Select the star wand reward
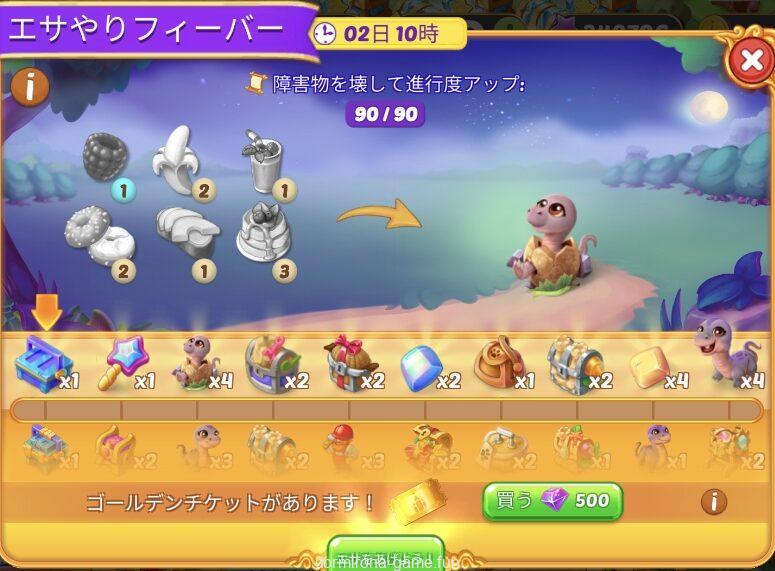This screenshot has height=571, width=775. coord(116,364)
